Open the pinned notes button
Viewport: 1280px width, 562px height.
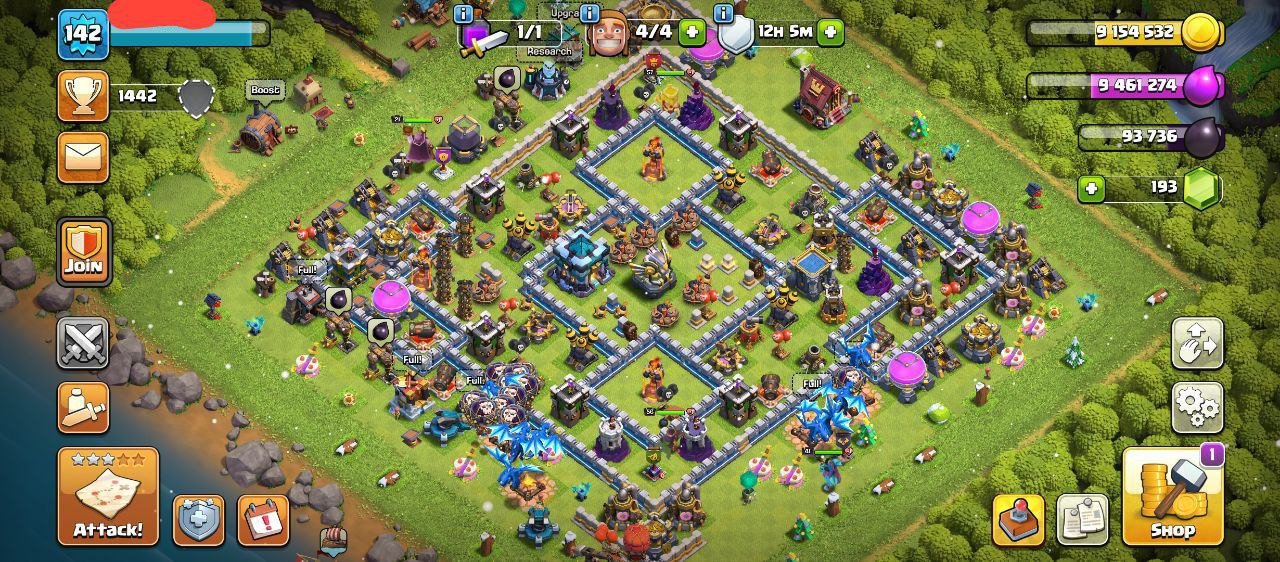1082,520
